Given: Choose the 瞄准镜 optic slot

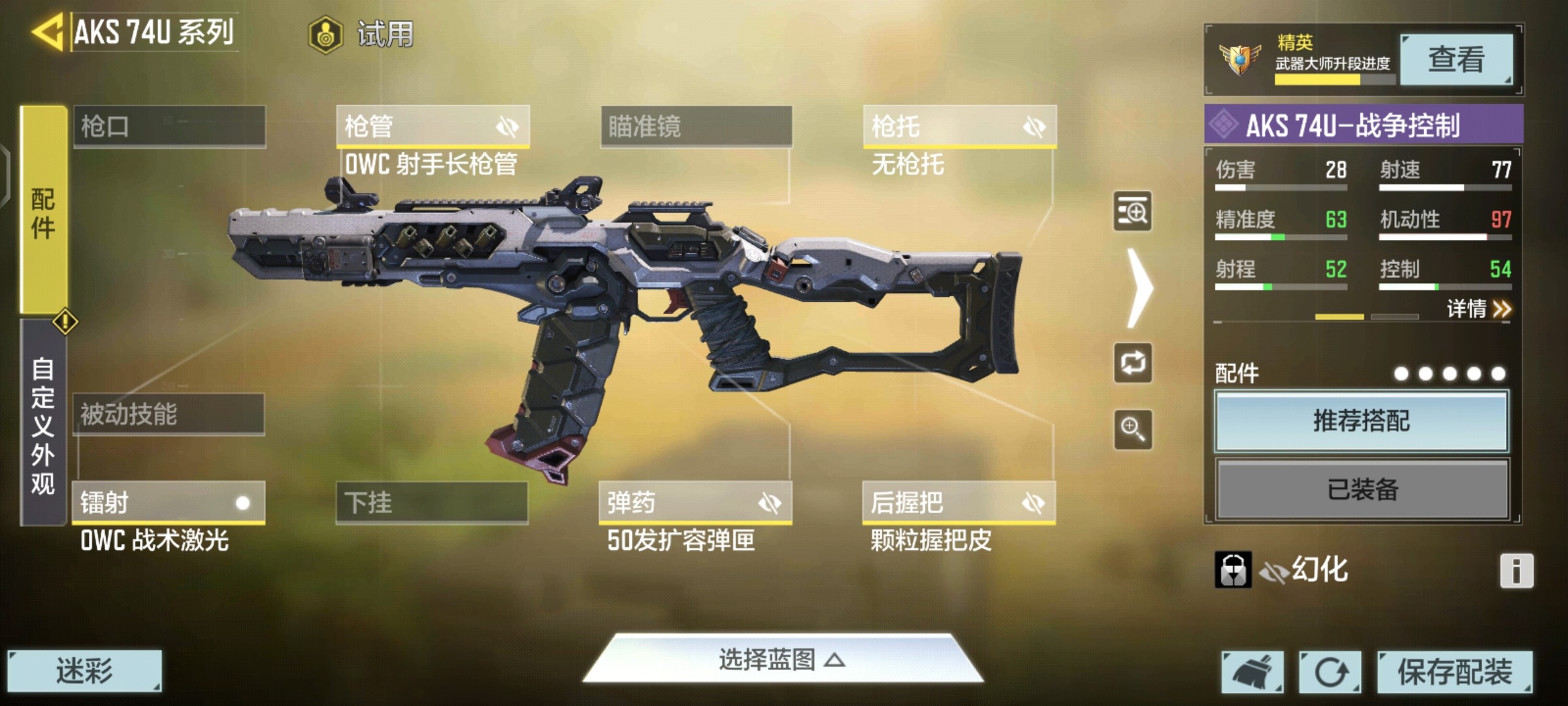Looking at the screenshot, I should click(x=696, y=126).
